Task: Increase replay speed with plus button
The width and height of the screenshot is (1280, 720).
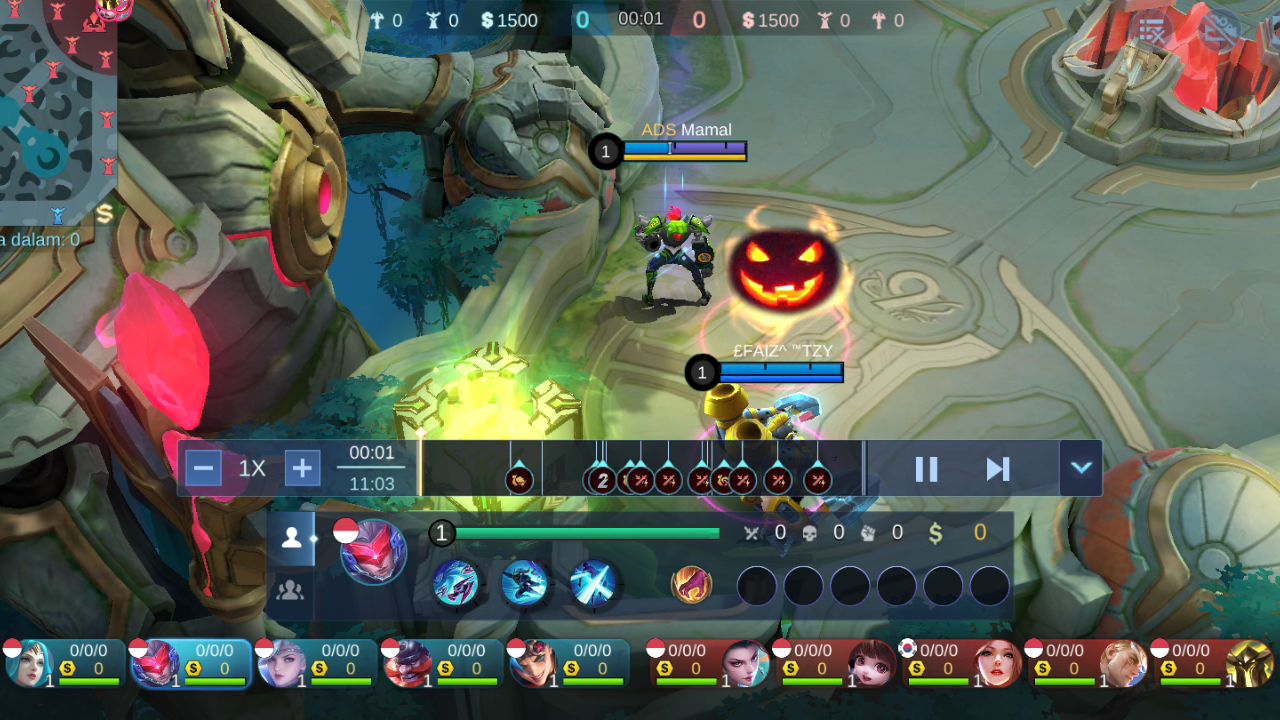Action: point(302,468)
